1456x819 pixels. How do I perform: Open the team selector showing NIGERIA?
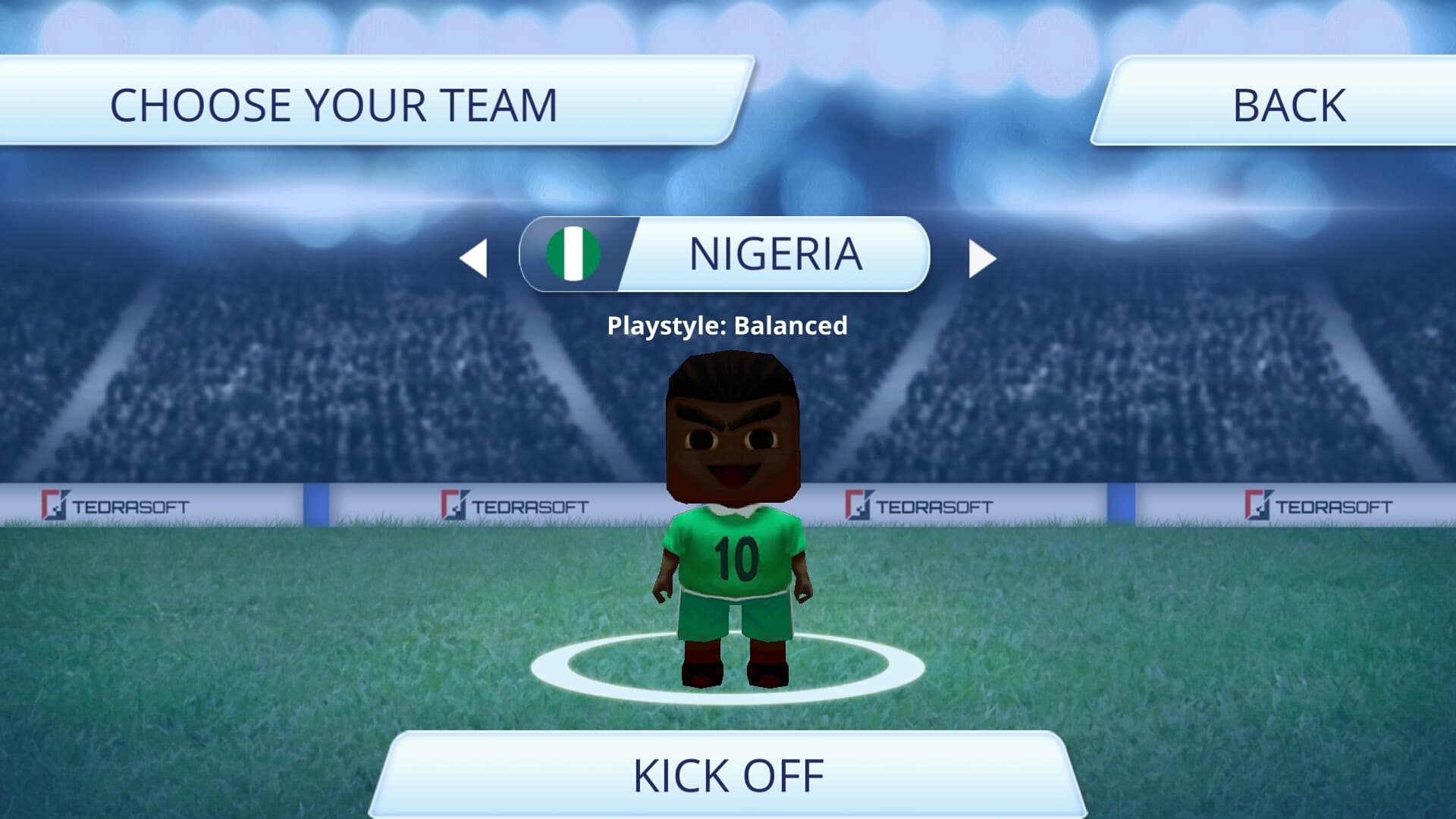pyautogui.click(x=724, y=255)
